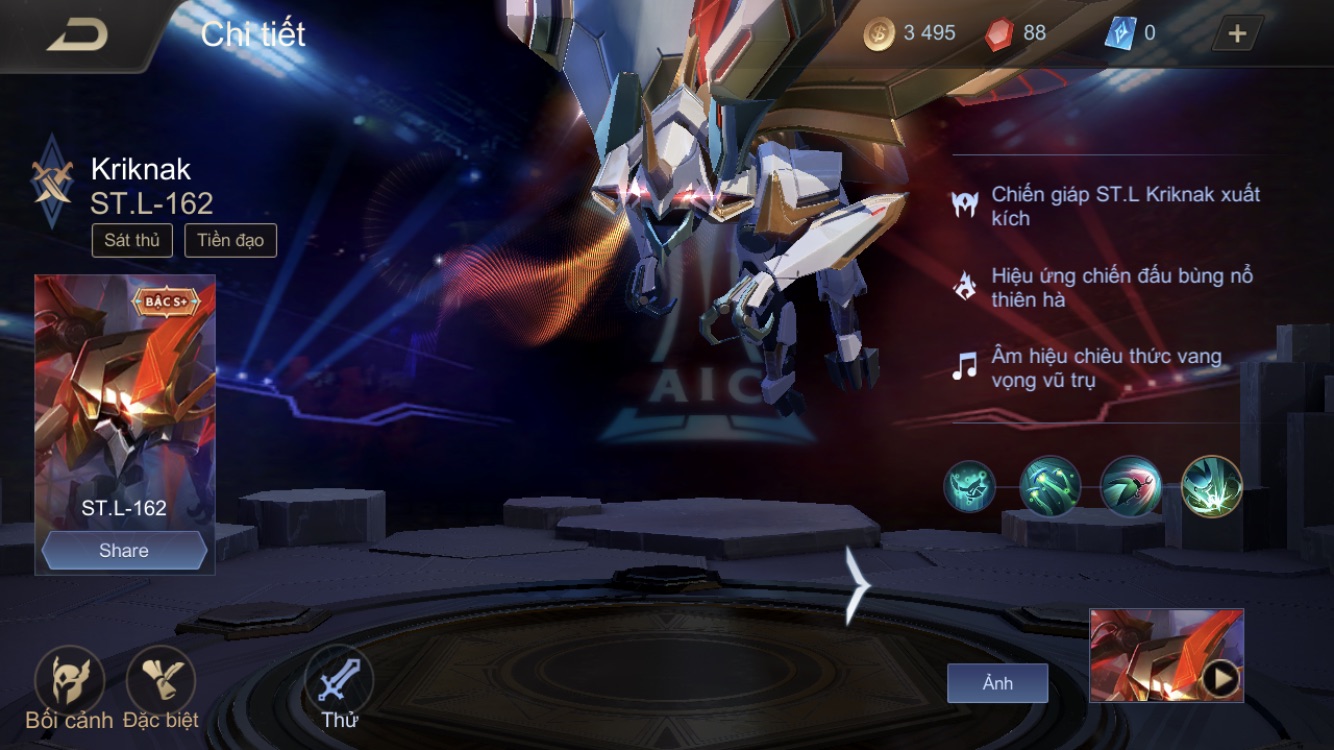The width and height of the screenshot is (1334, 750).
Task: Click the white right arrow chevron
Action: coord(857,585)
